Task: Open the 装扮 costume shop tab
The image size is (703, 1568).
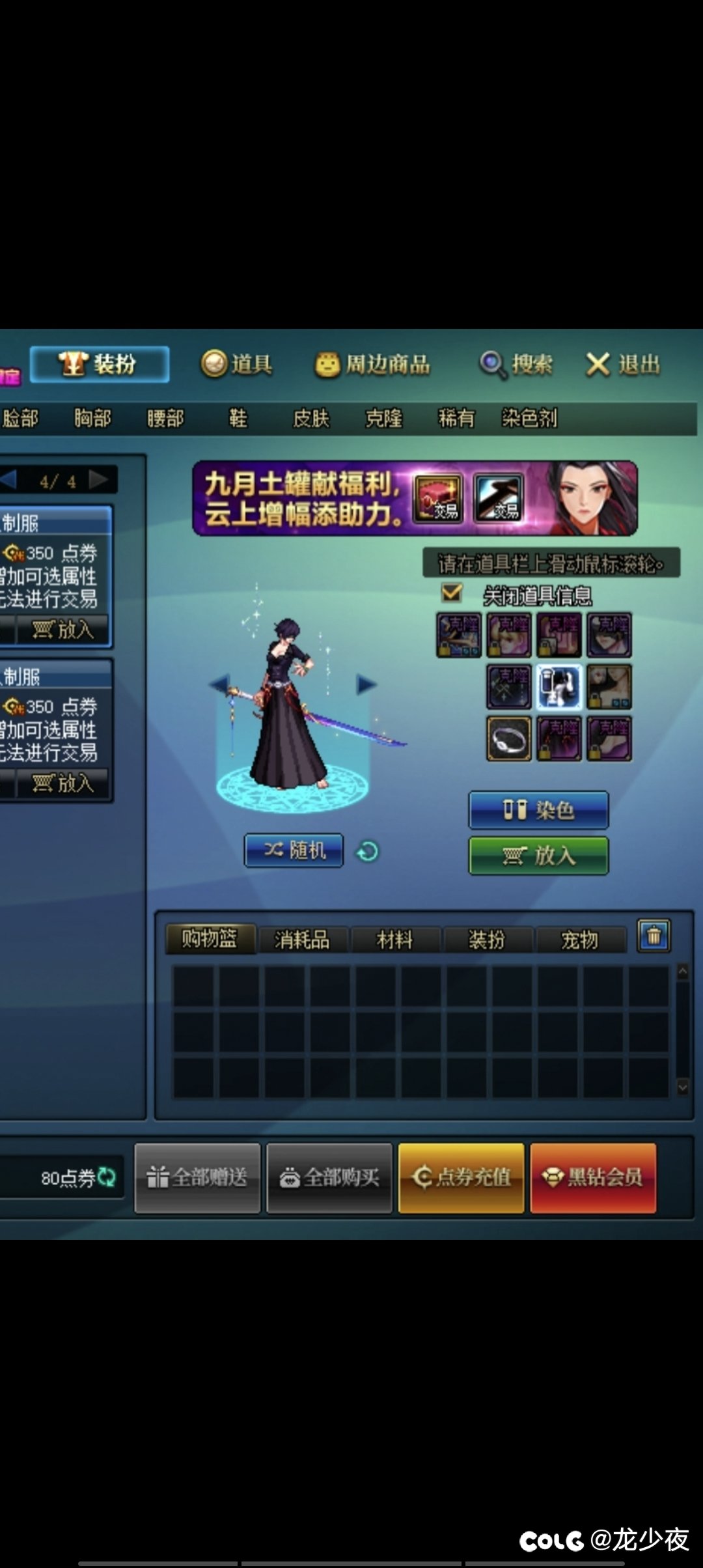Action: point(100,364)
